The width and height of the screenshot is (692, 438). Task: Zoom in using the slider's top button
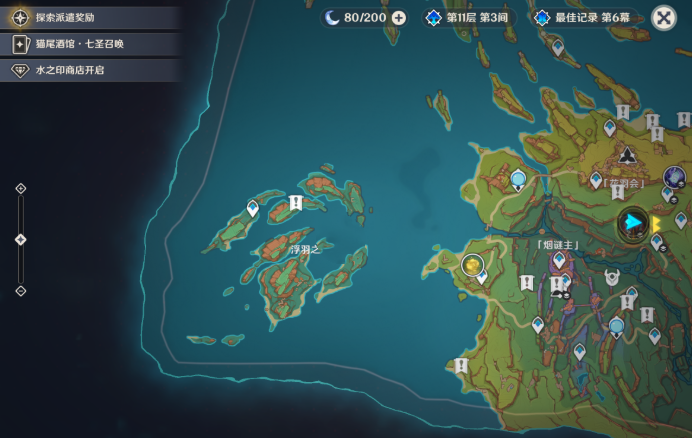[x=21, y=188]
